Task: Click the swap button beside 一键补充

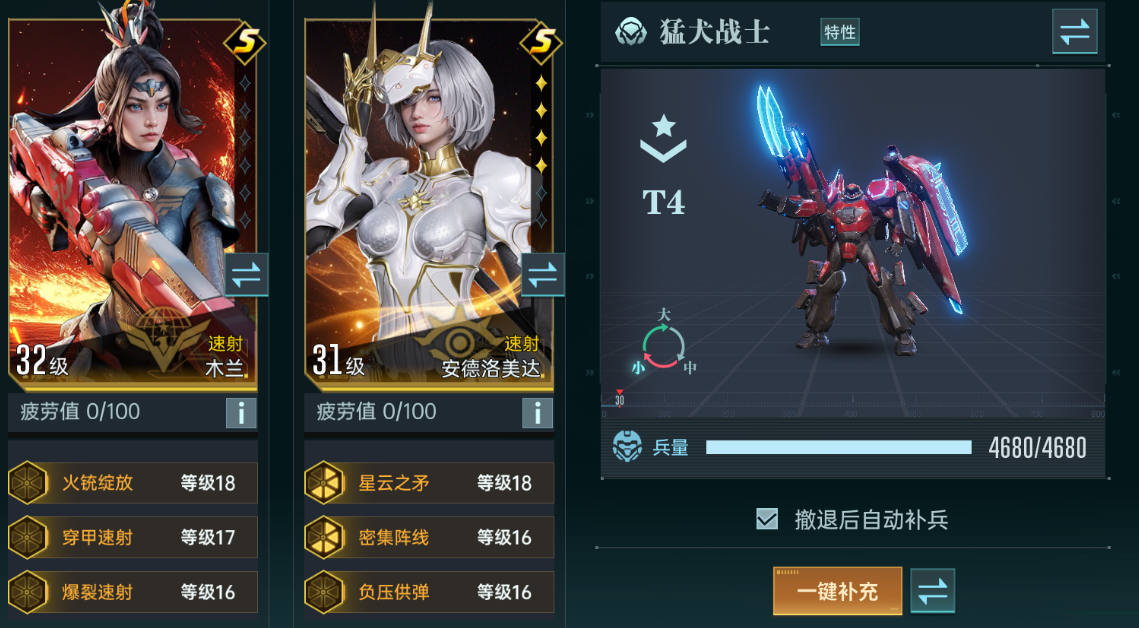Action: tap(932, 591)
